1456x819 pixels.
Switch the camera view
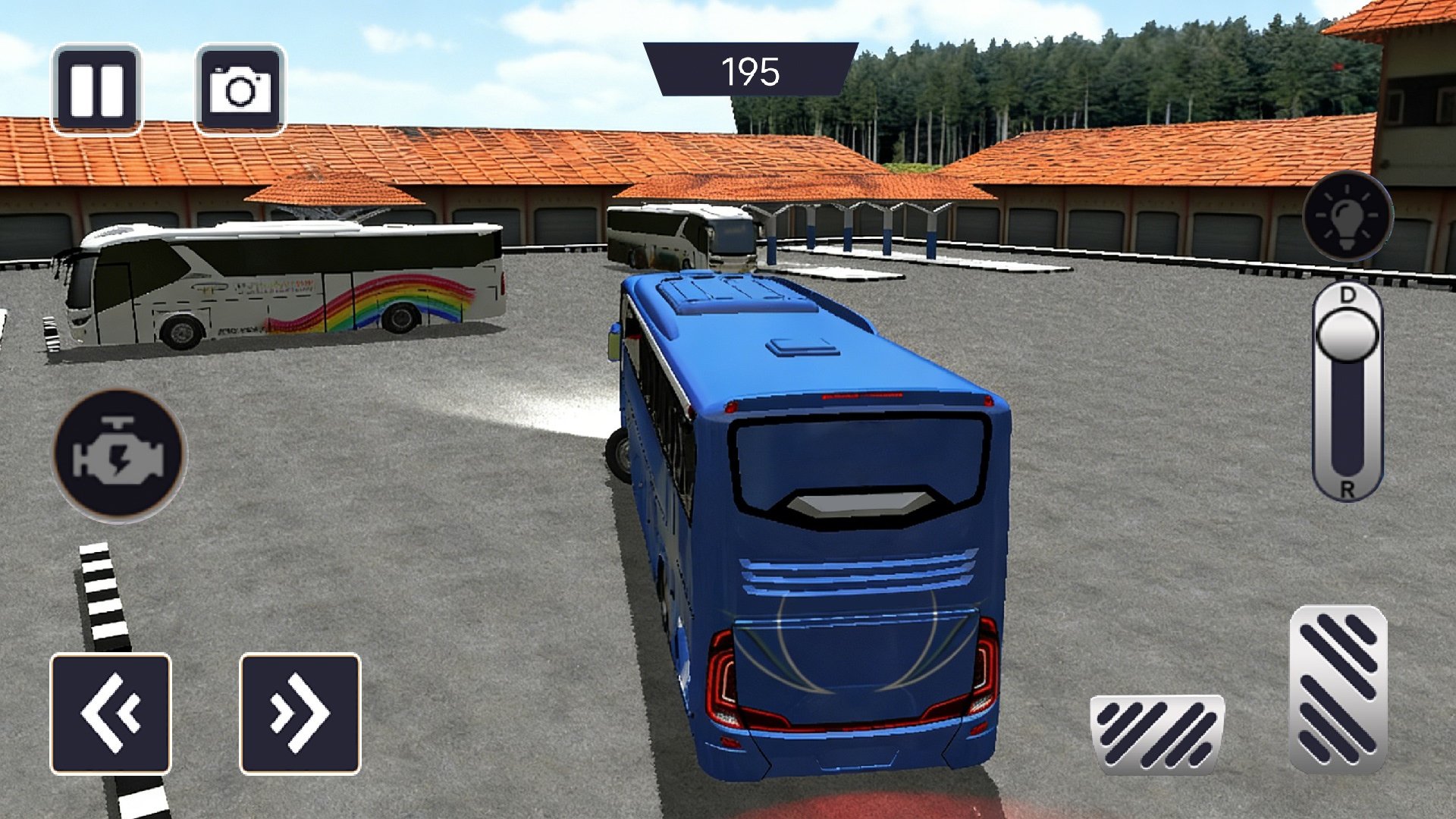pos(240,89)
